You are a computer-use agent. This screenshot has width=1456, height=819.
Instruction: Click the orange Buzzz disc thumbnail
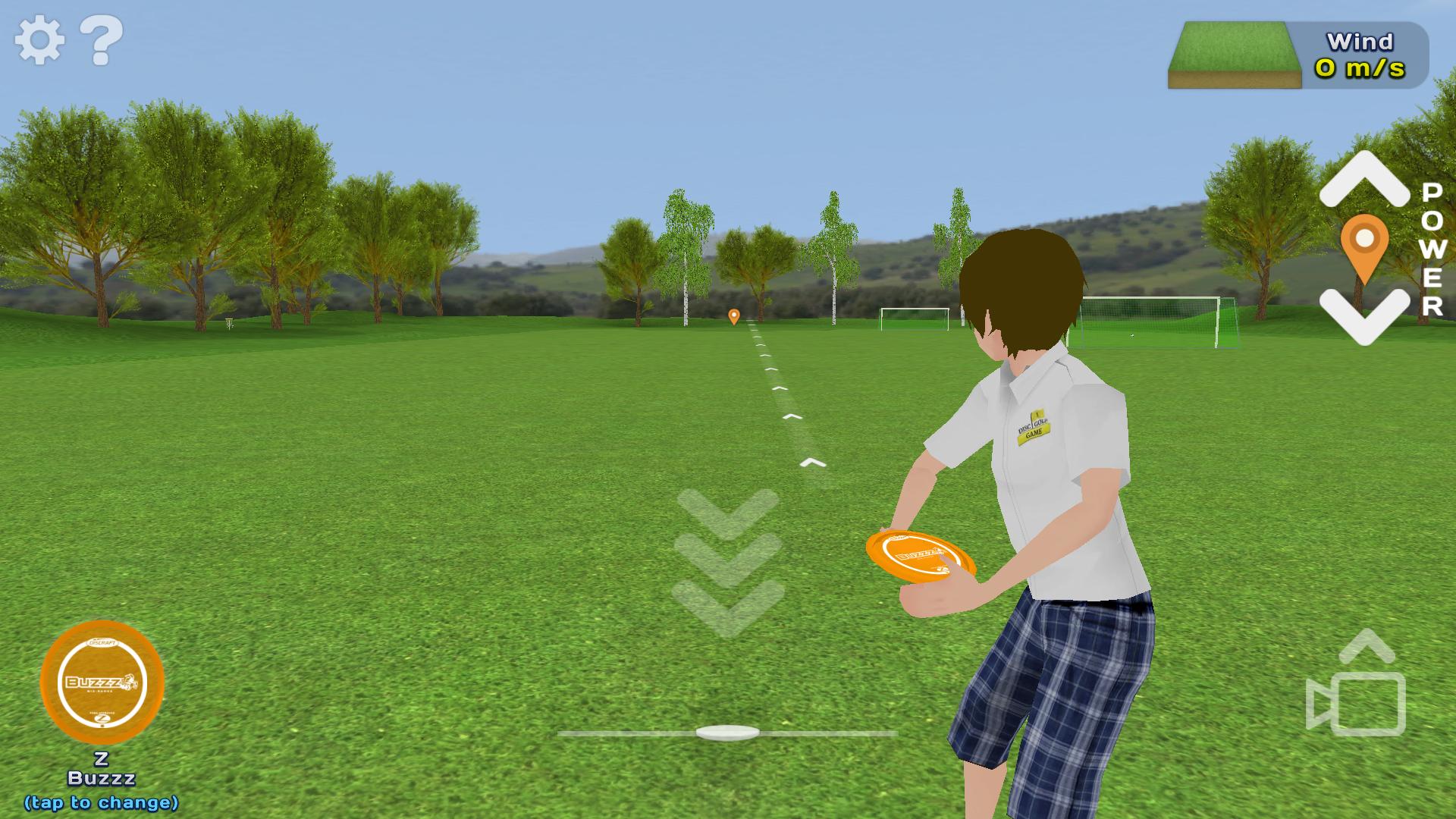tap(104, 684)
